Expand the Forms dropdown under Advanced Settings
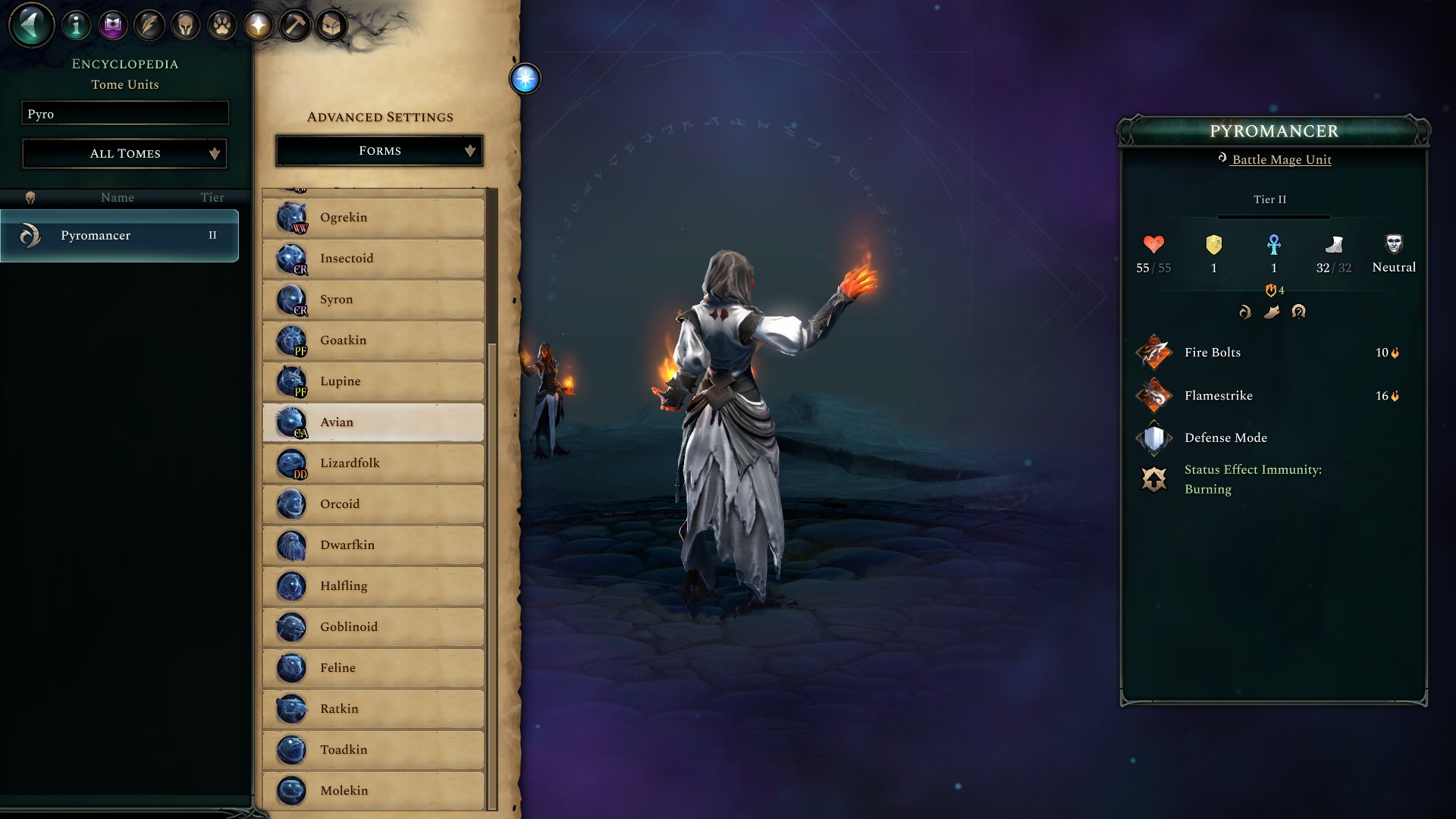This screenshot has height=819, width=1456. (379, 150)
